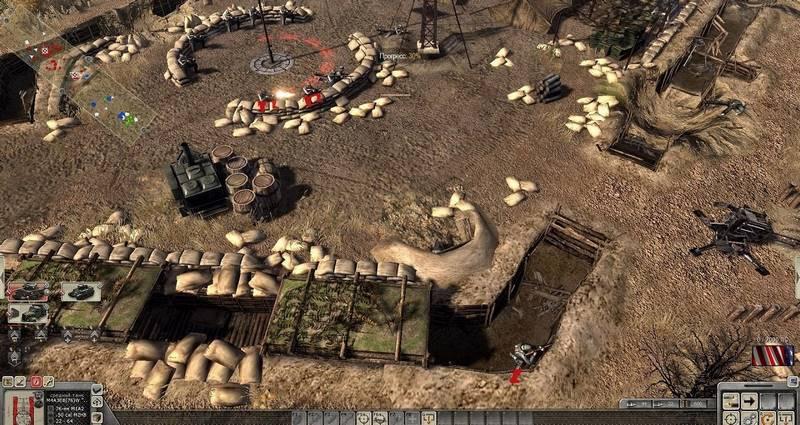Choose the truck unit card

(27, 312)
